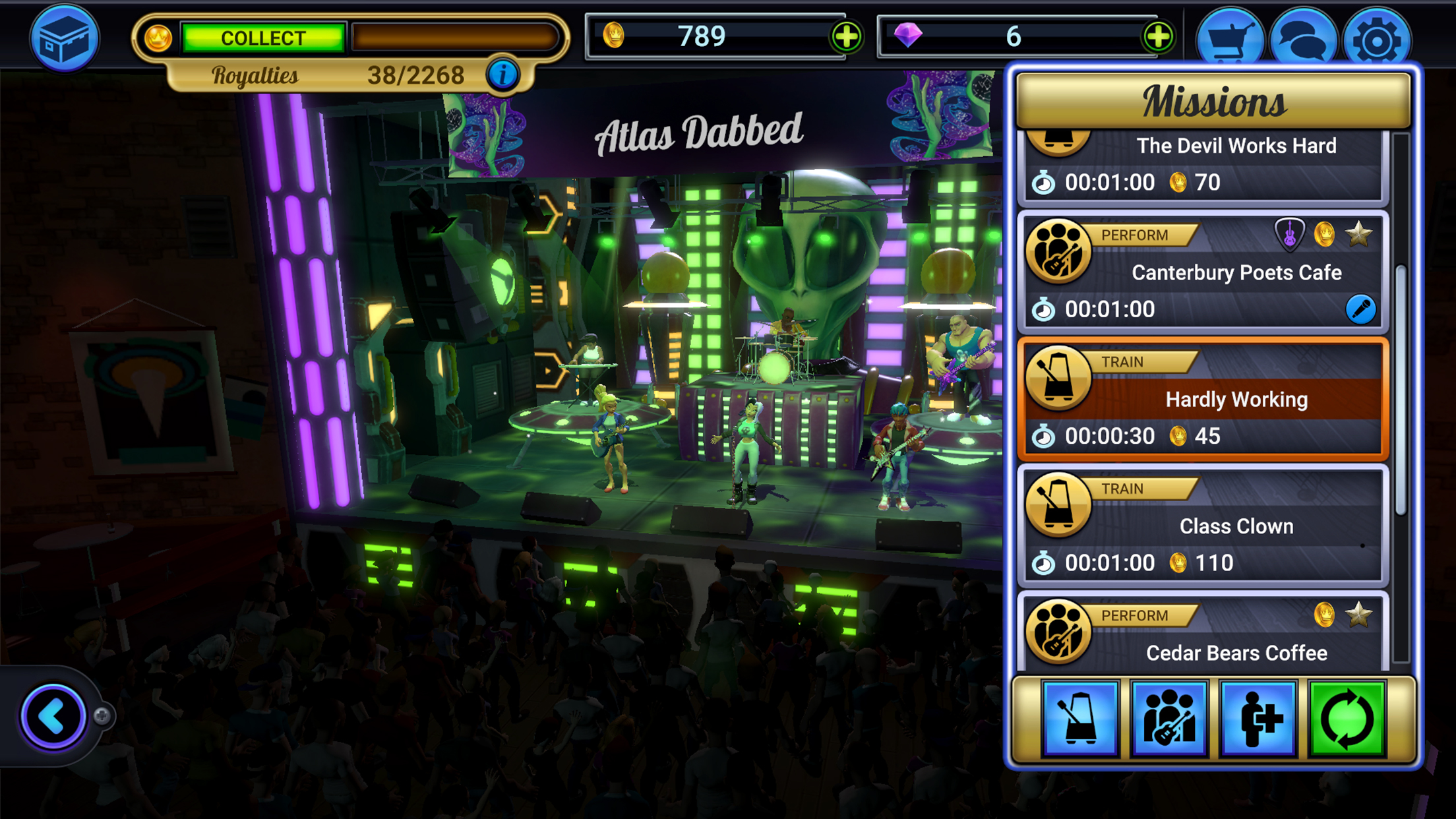
Task: Add more gold coins
Action: click(847, 36)
